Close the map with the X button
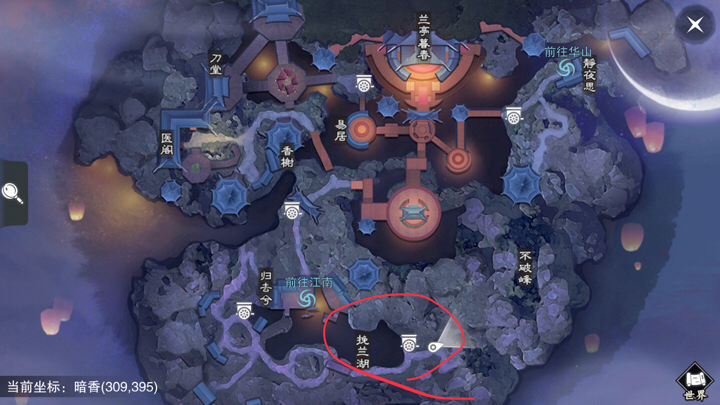Viewport: 720px width, 405px height. 695,25
